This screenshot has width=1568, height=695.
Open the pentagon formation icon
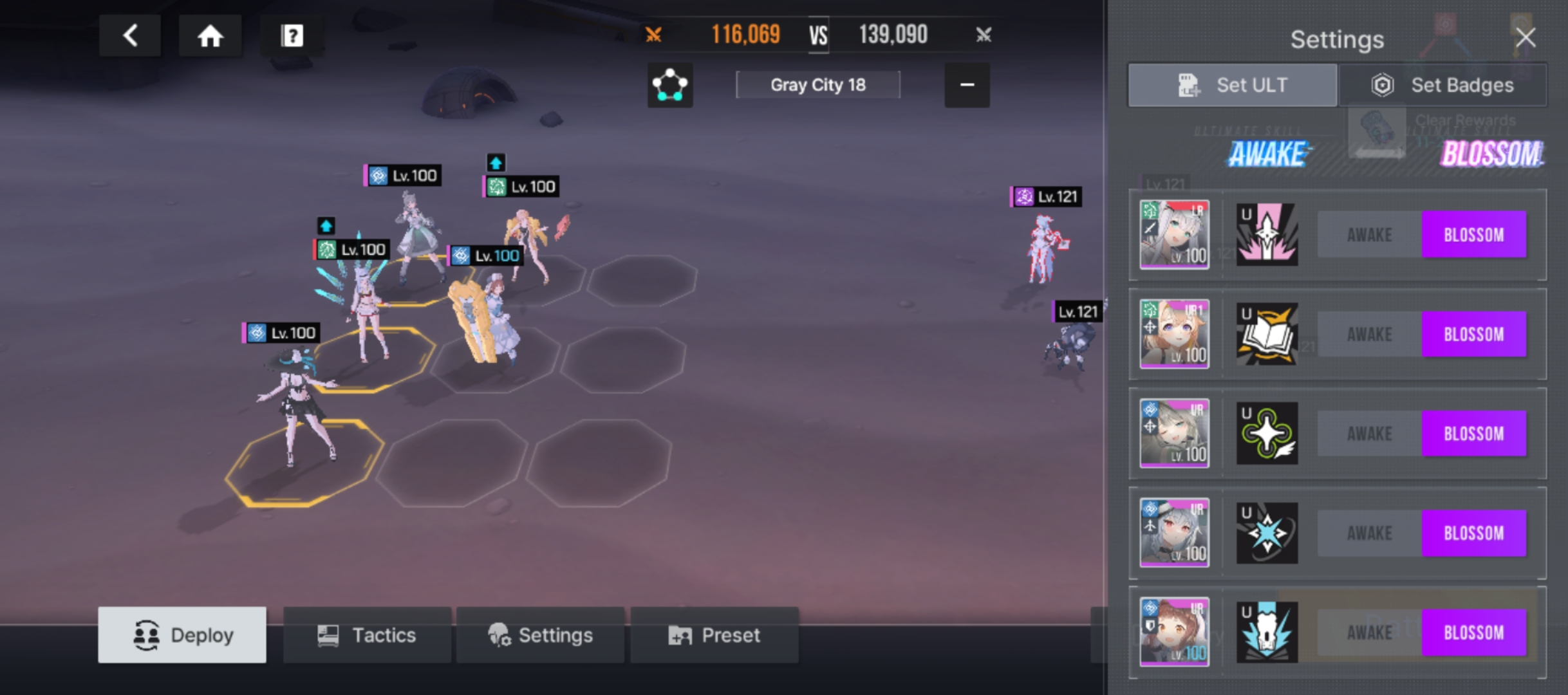pyautogui.click(x=669, y=85)
